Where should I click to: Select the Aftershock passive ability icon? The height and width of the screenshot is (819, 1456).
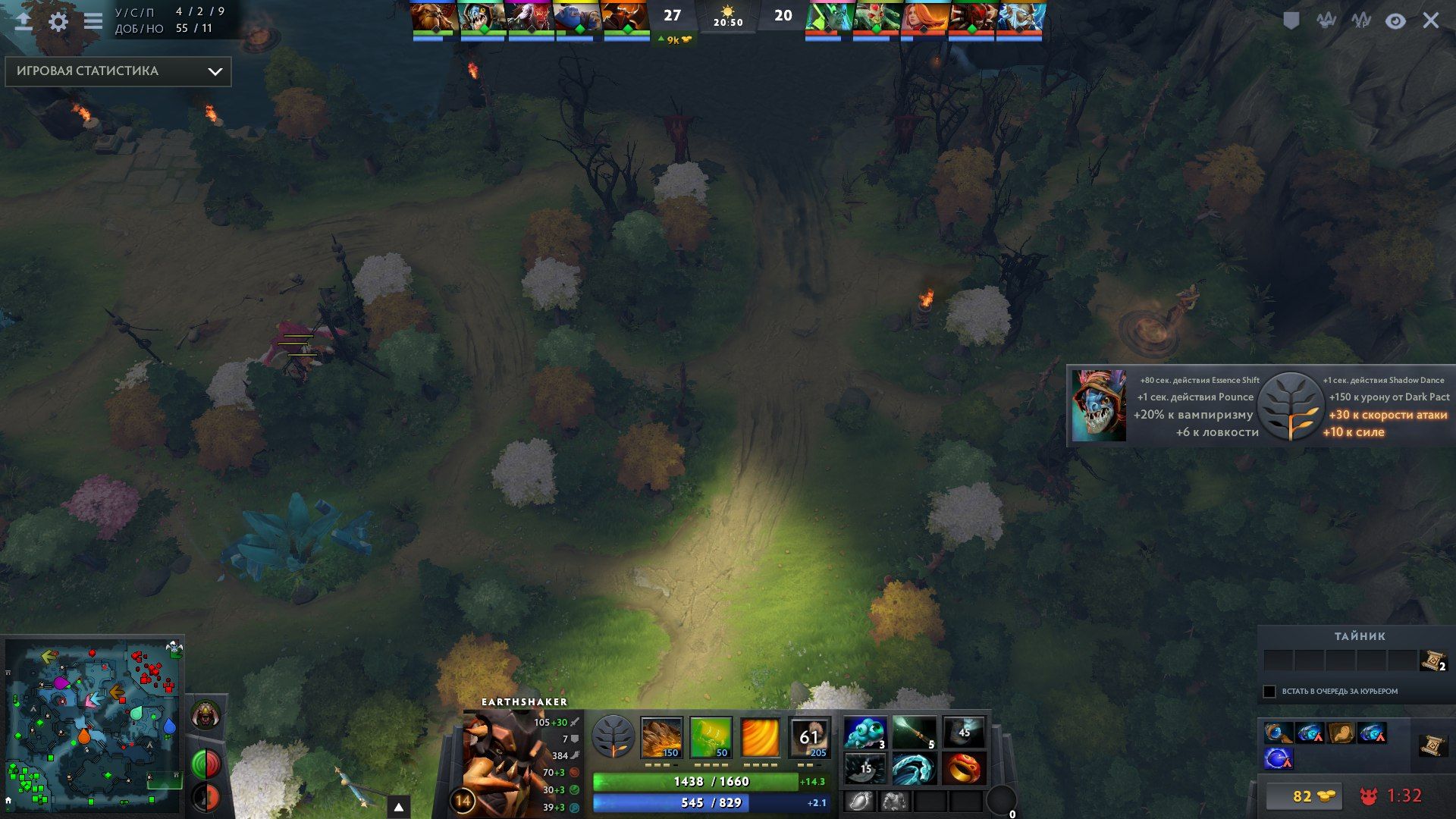click(760, 737)
